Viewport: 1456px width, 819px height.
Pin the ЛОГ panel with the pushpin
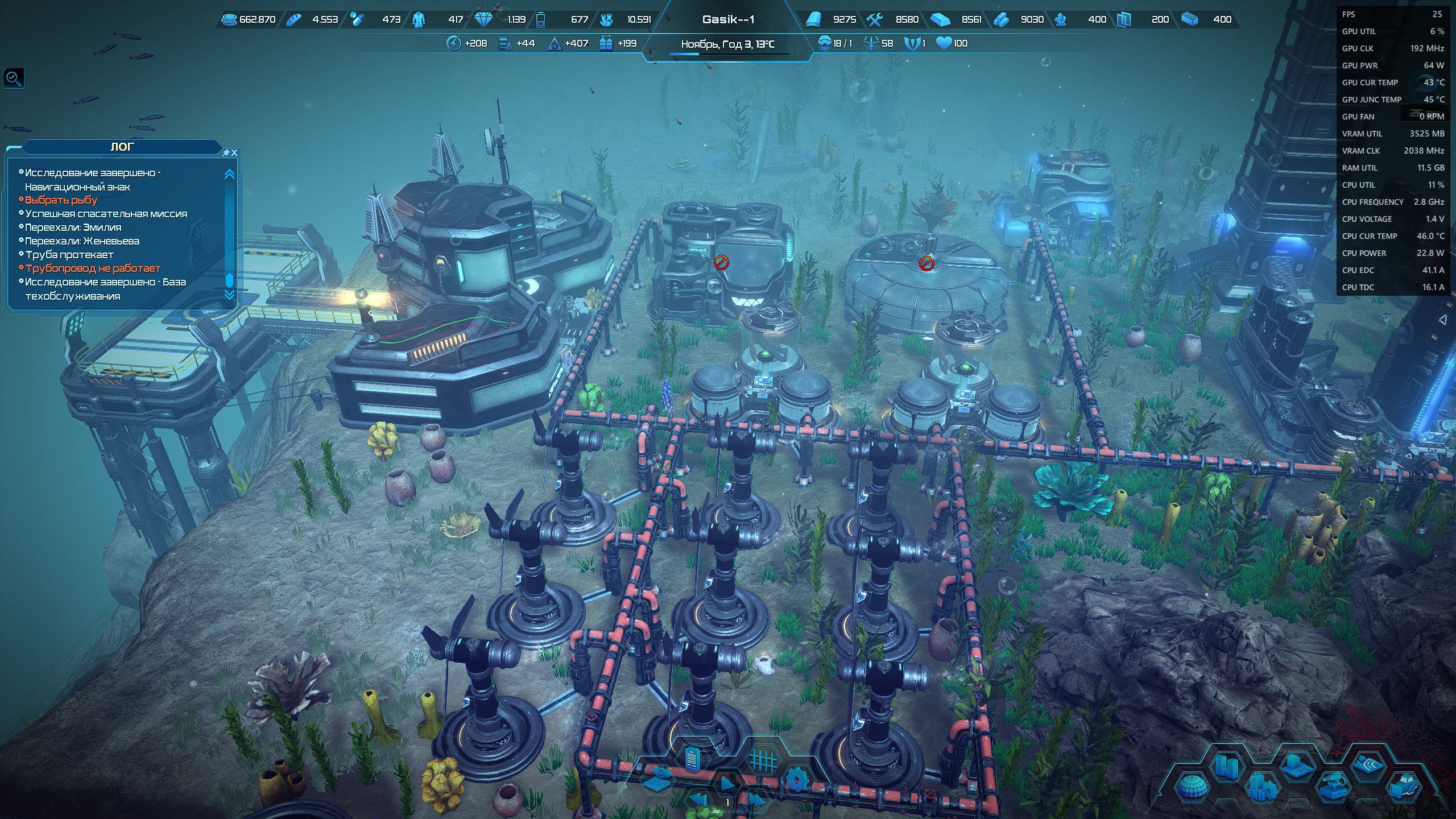(x=226, y=153)
